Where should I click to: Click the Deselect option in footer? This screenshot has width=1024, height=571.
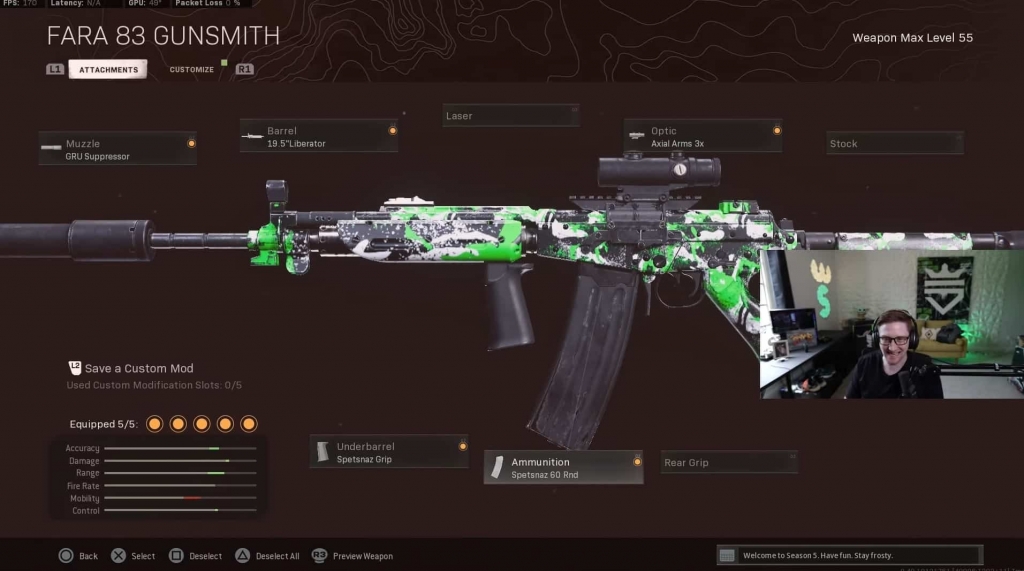pyautogui.click(x=195, y=556)
